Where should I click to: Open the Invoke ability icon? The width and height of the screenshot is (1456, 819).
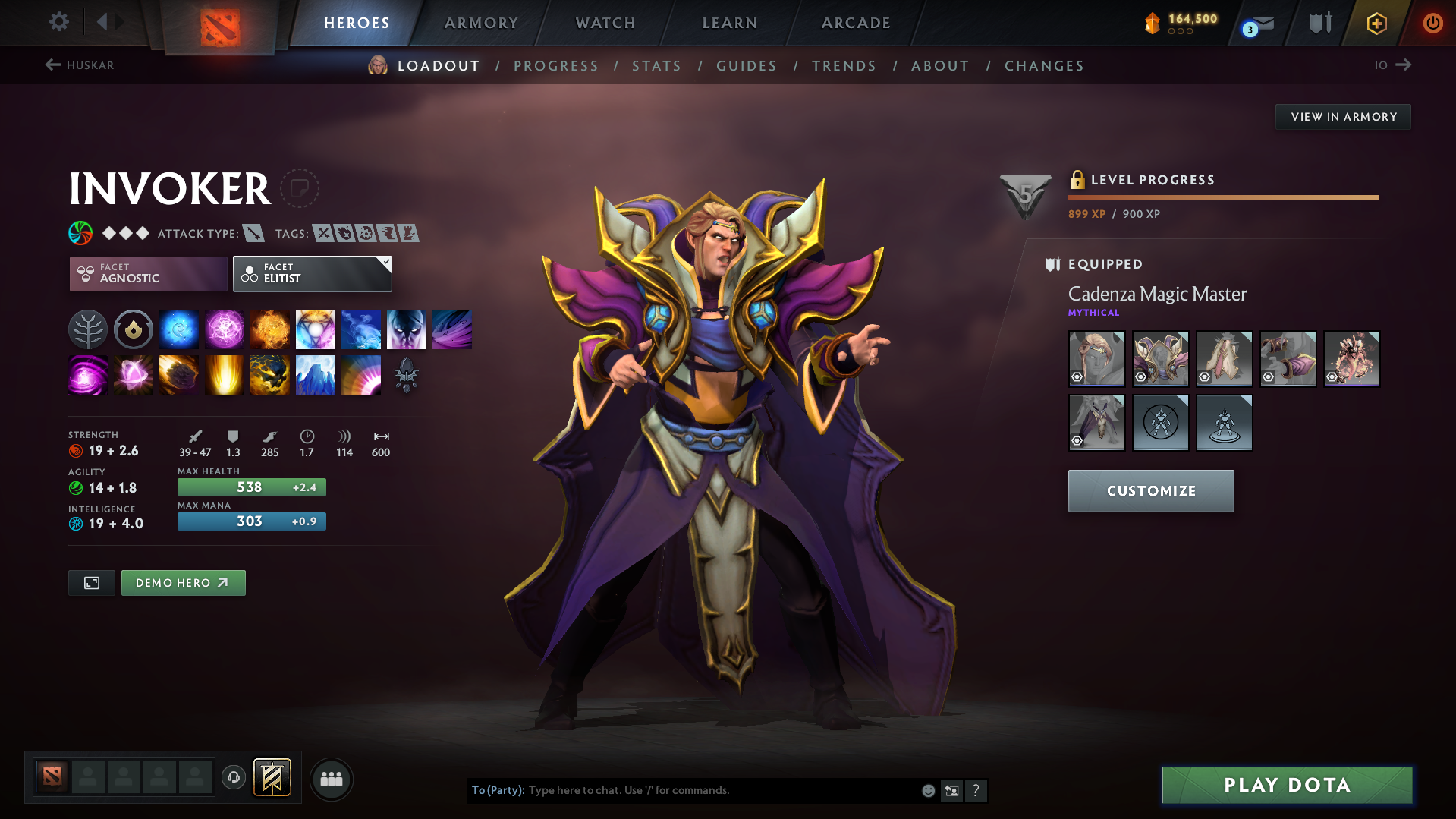coord(316,329)
